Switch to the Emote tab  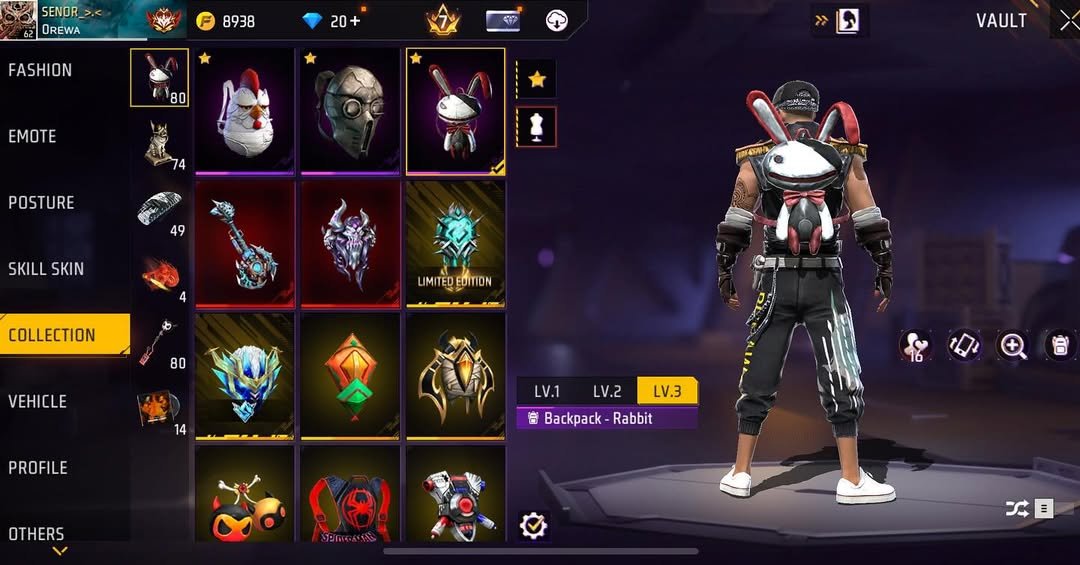tap(33, 136)
